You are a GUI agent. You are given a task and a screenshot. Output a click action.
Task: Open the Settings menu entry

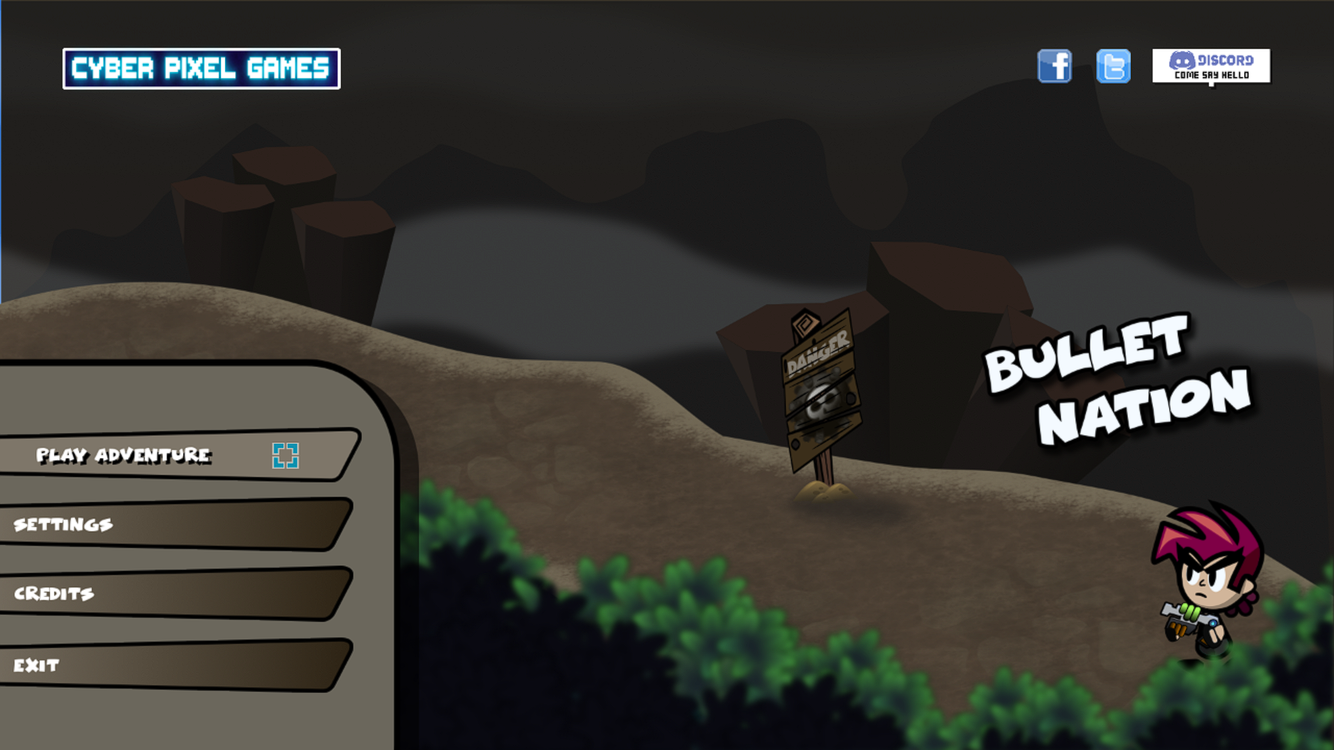pos(62,524)
